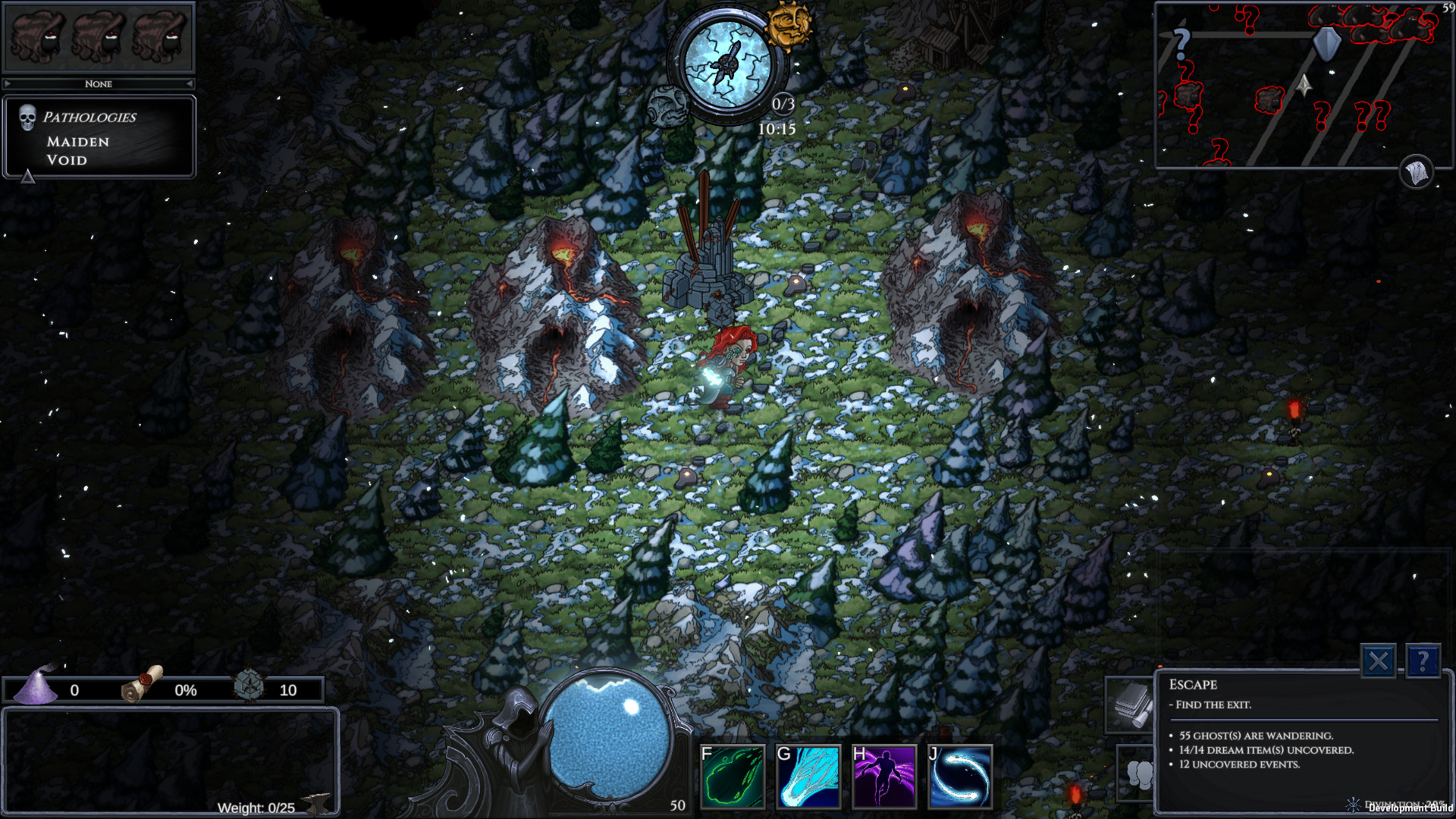The height and width of the screenshot is (819, 1456).
Task: Click the rune cube icon showing 10
Action: pyautogui.click(x=248, y=689)
